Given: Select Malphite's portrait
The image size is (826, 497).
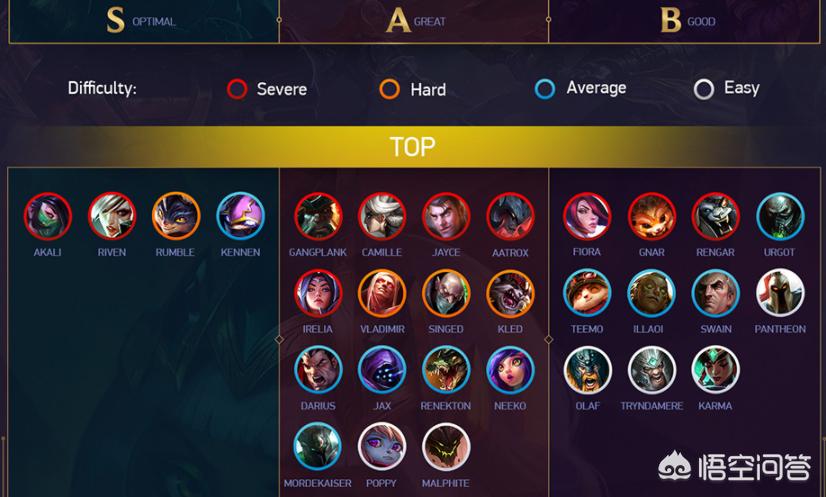Looking at the screenshot, I should [x=446, y=447].
